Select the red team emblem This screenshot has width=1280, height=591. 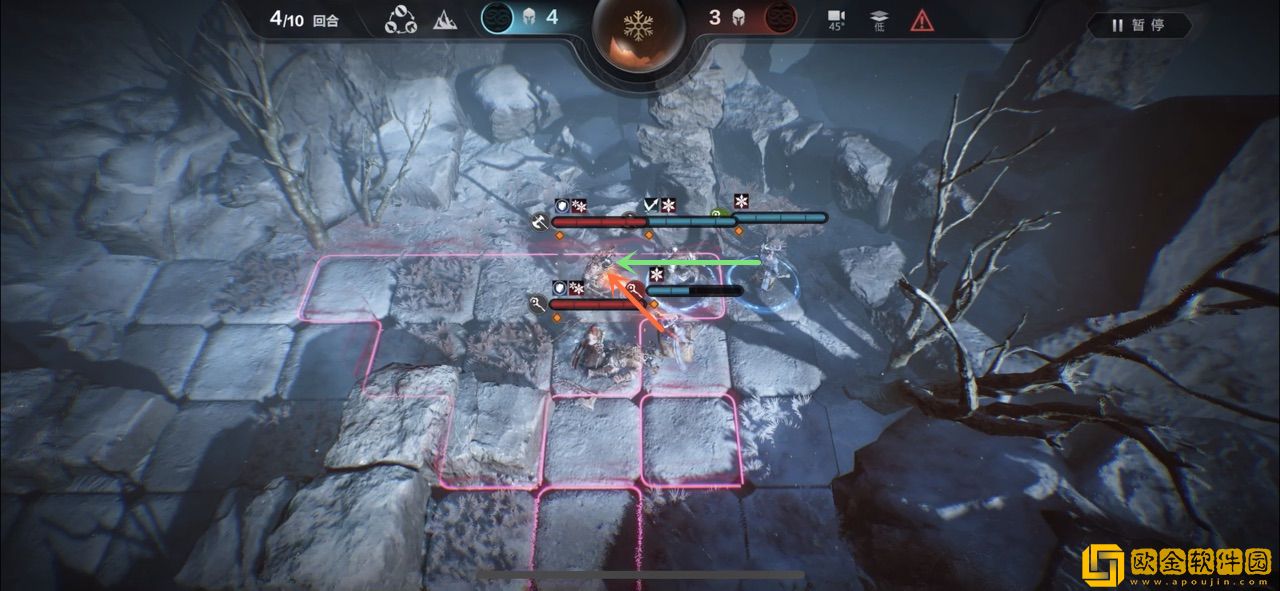pyautogui.click(x=780, y=18)
